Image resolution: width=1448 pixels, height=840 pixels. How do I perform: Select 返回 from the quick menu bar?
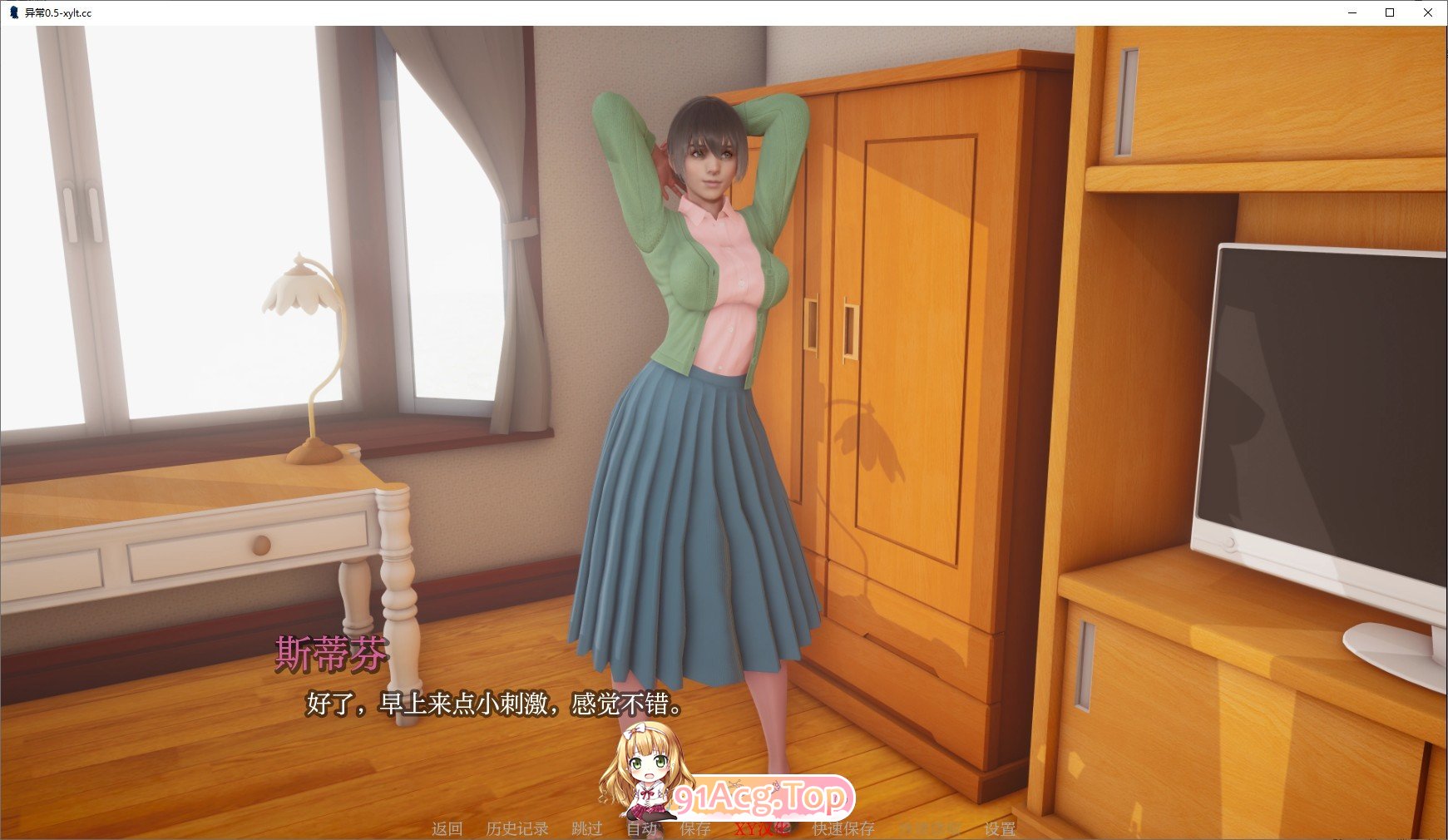point(447,828)
